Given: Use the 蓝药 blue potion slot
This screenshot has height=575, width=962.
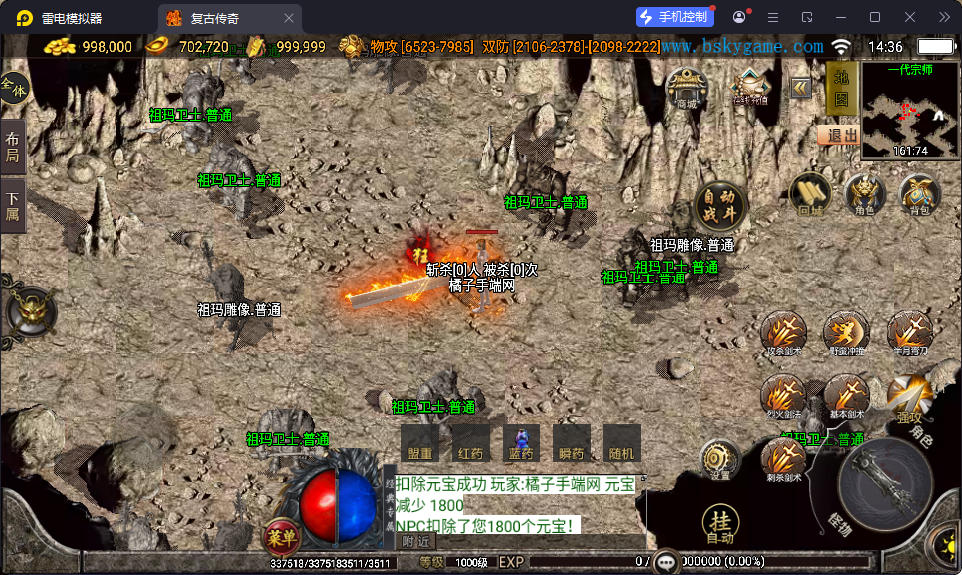Looking at the screenshot, I should pos(521,442).
